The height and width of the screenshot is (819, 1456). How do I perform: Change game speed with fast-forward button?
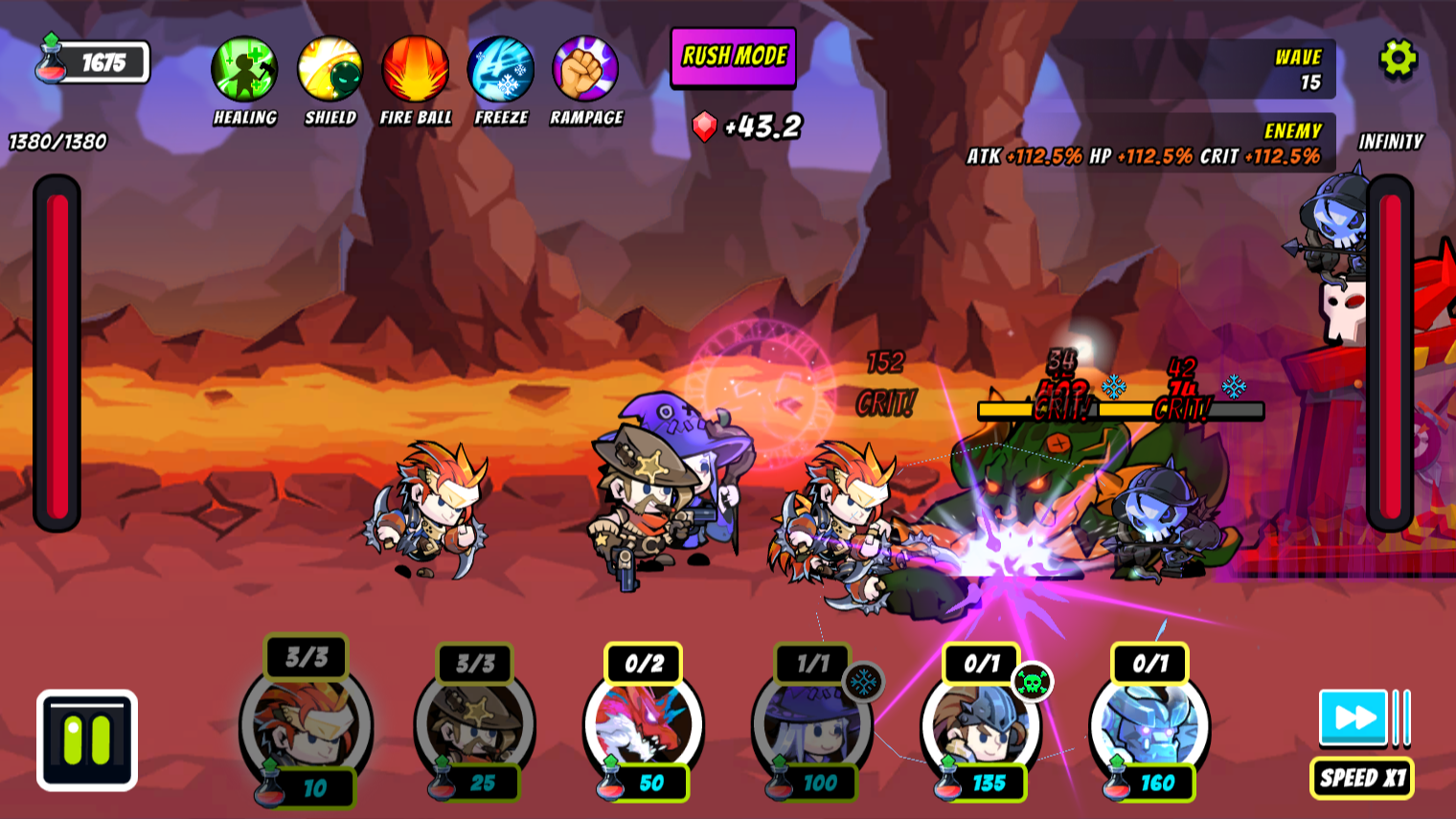pyautogui.click(x=1354, y=717)
